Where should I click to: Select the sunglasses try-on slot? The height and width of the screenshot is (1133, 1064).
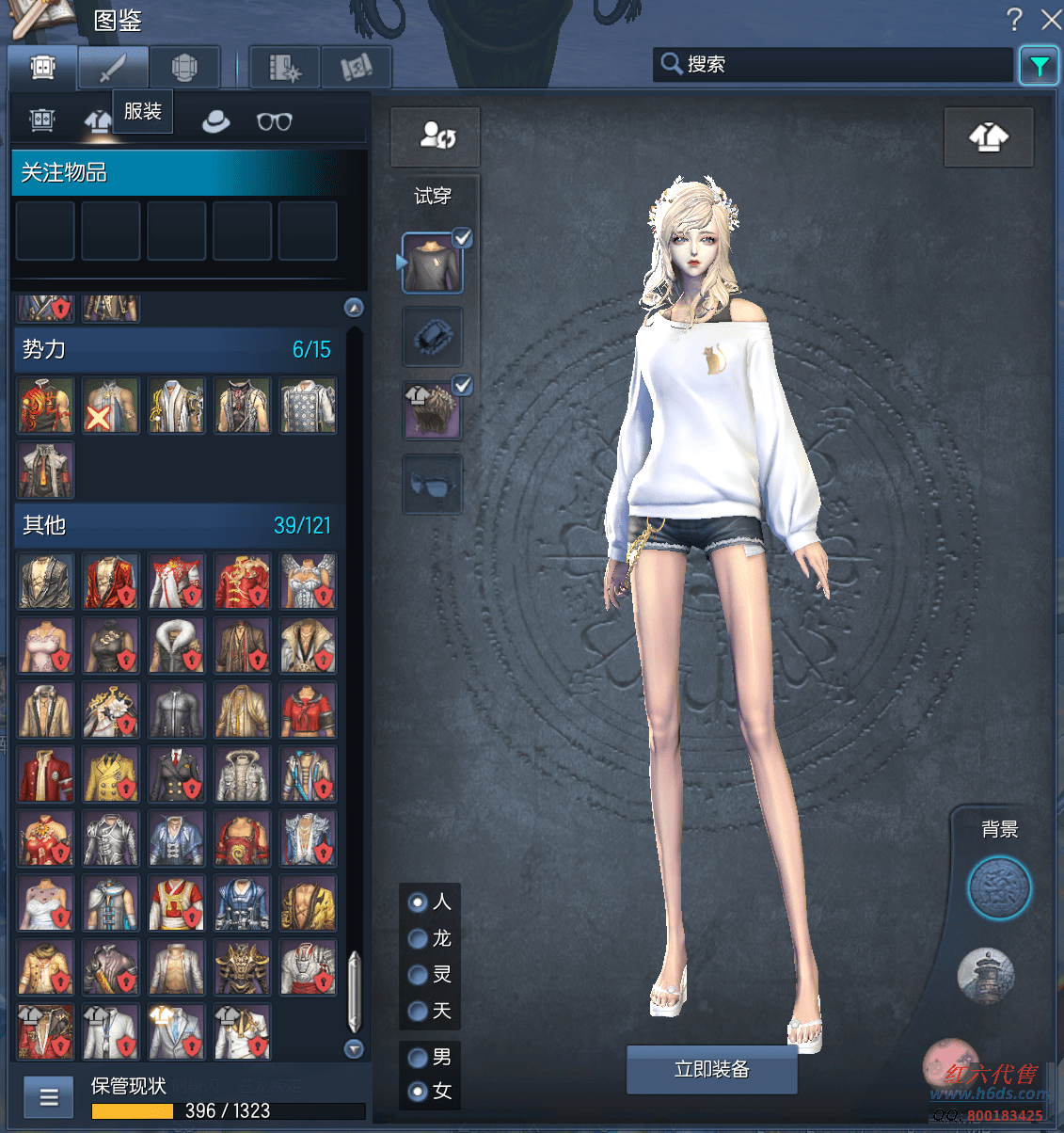(433, 485)
